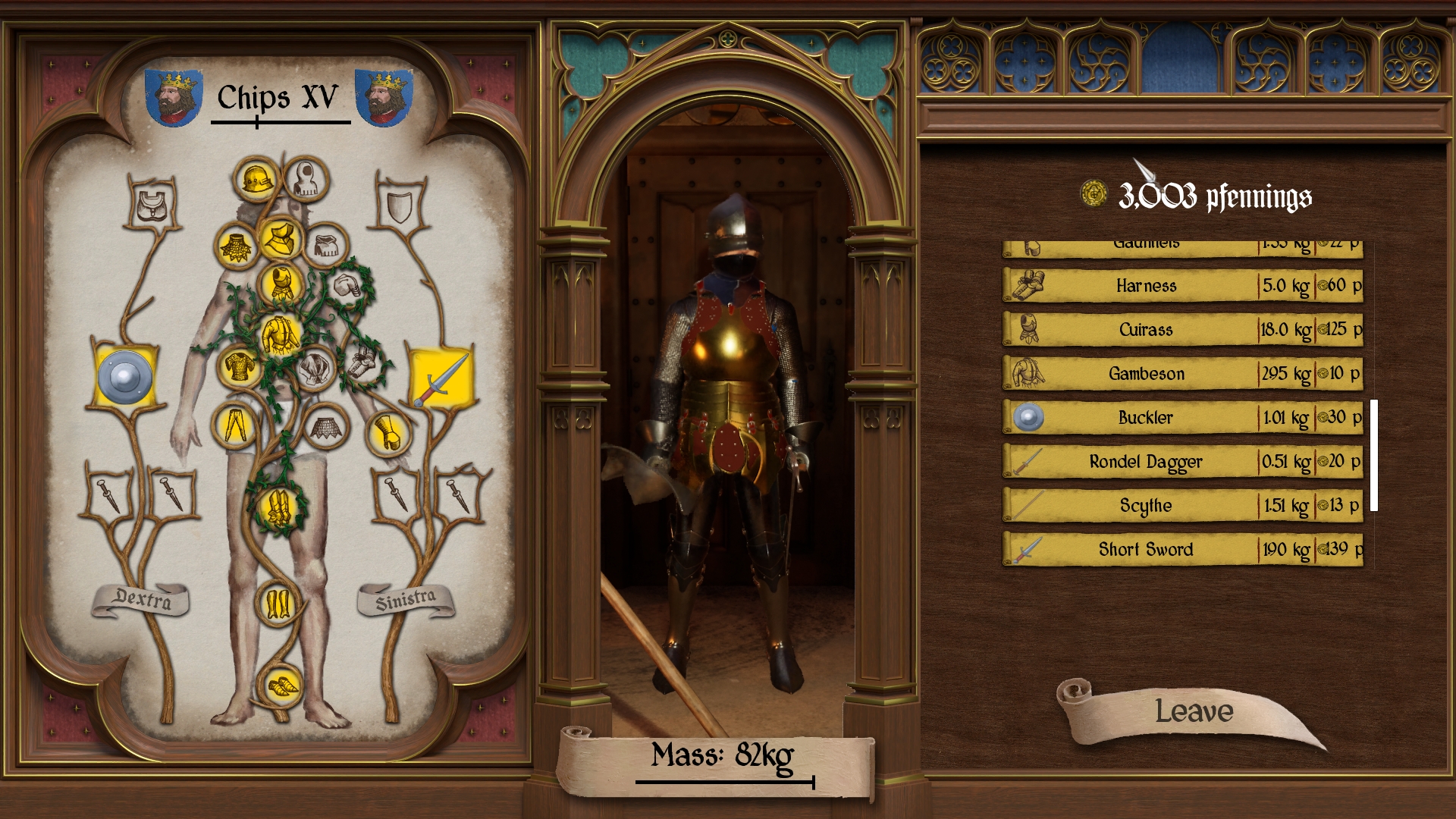1456x819 pixels.
Task: Open the pouch bag slot
Action: coord(154,205)
